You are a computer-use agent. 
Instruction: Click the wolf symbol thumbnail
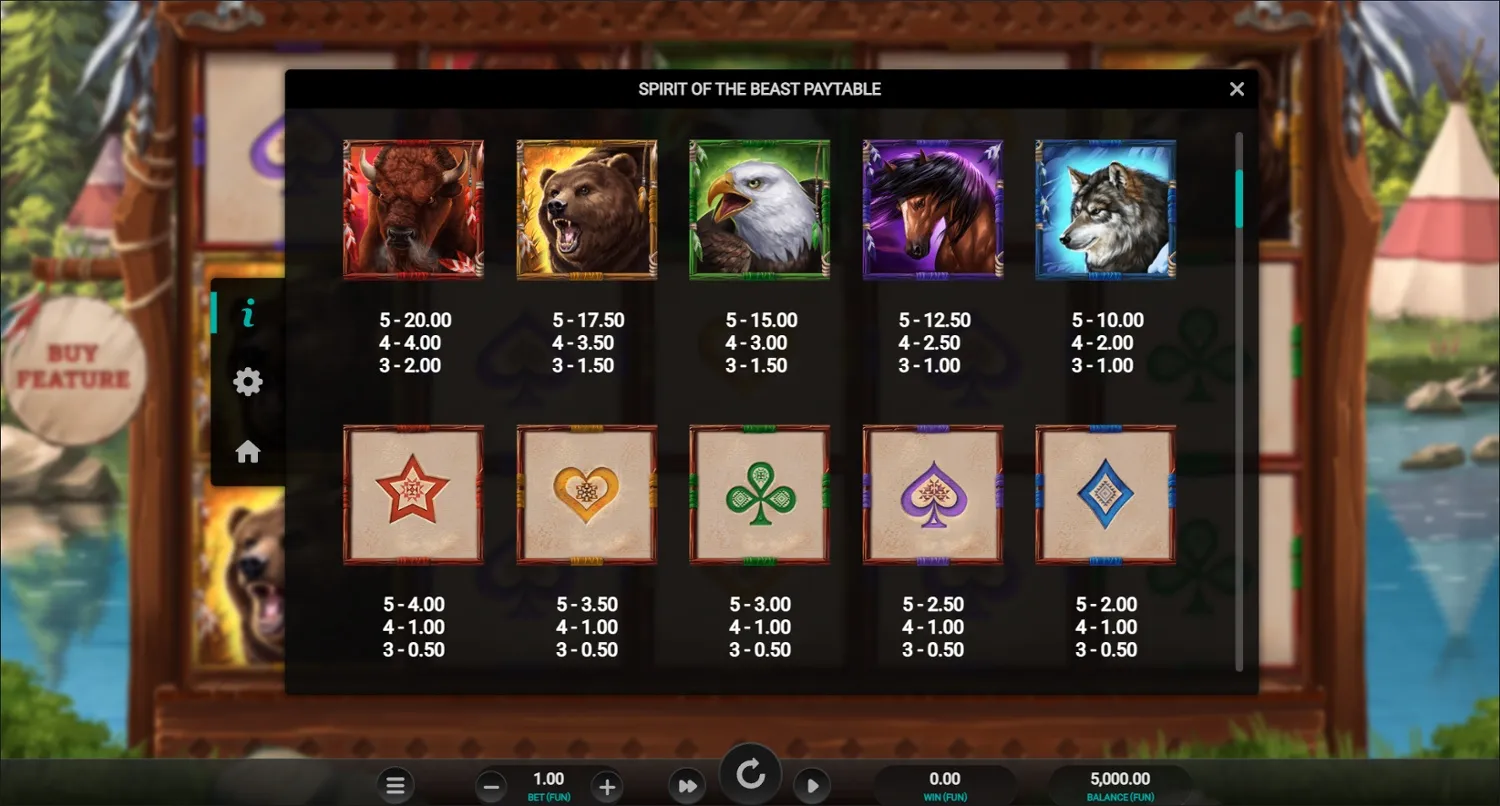pos(1106,208)
